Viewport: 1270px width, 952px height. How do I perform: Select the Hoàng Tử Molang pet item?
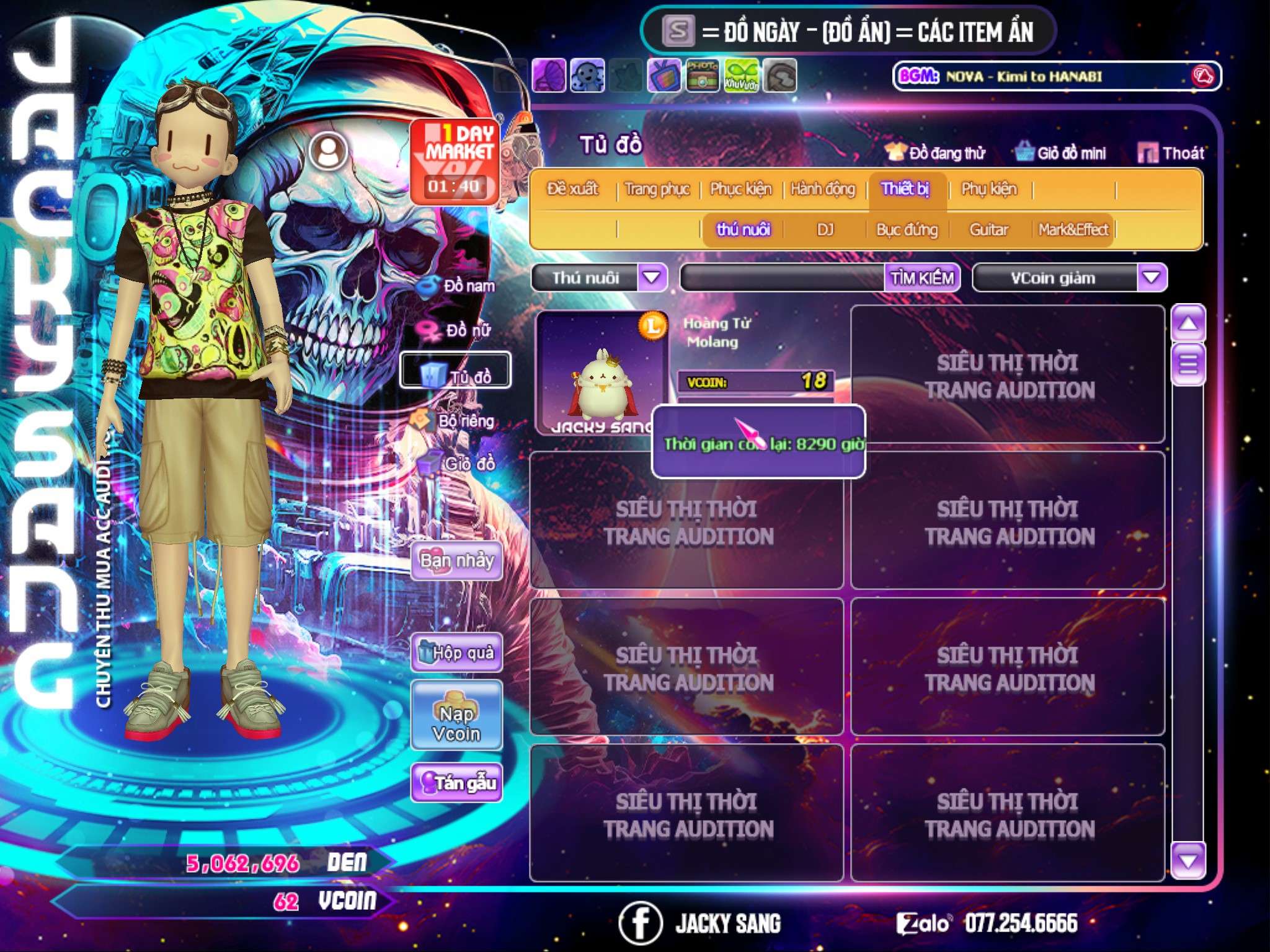coord(600,372)
